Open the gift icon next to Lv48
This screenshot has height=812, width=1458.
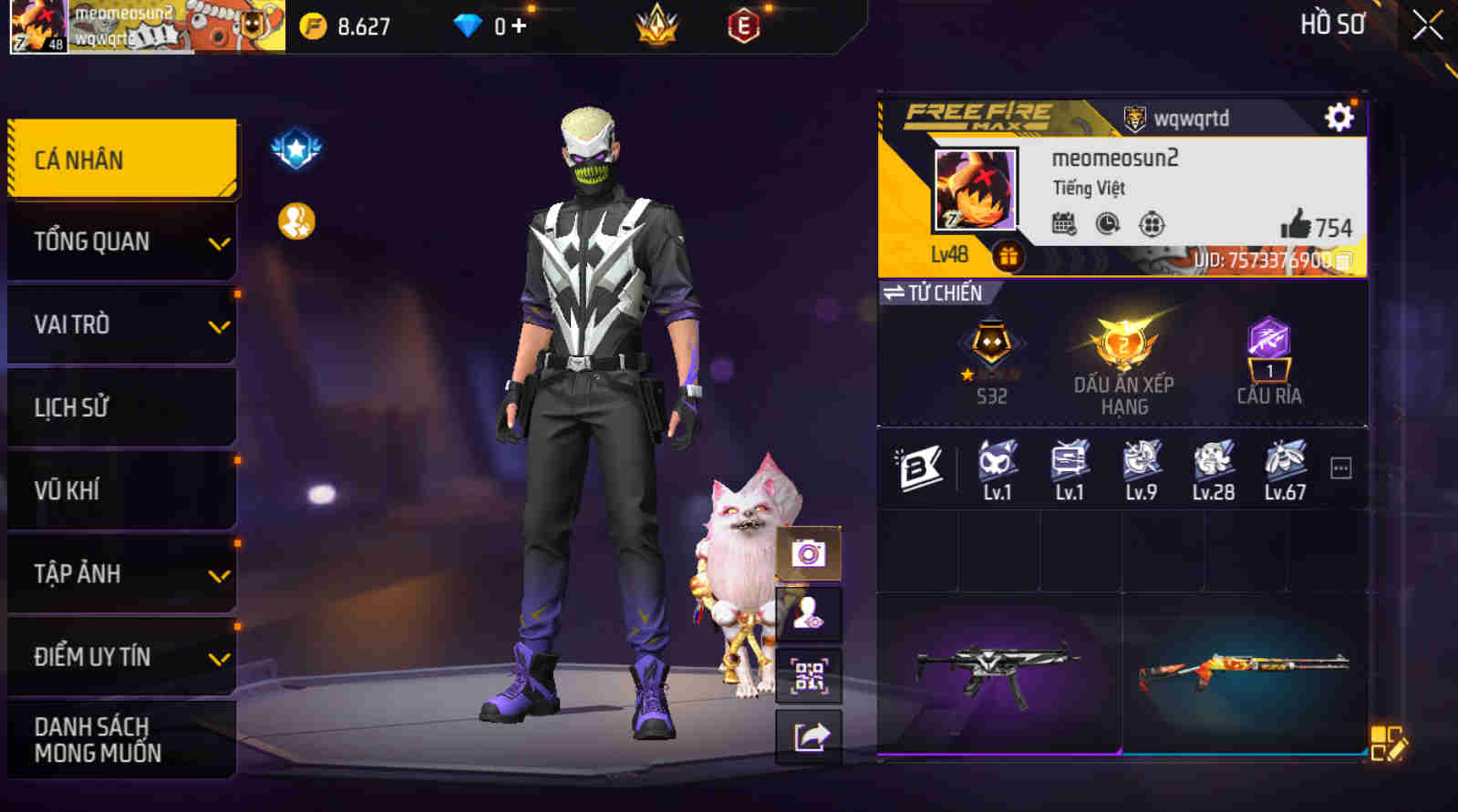[1008, 258]
